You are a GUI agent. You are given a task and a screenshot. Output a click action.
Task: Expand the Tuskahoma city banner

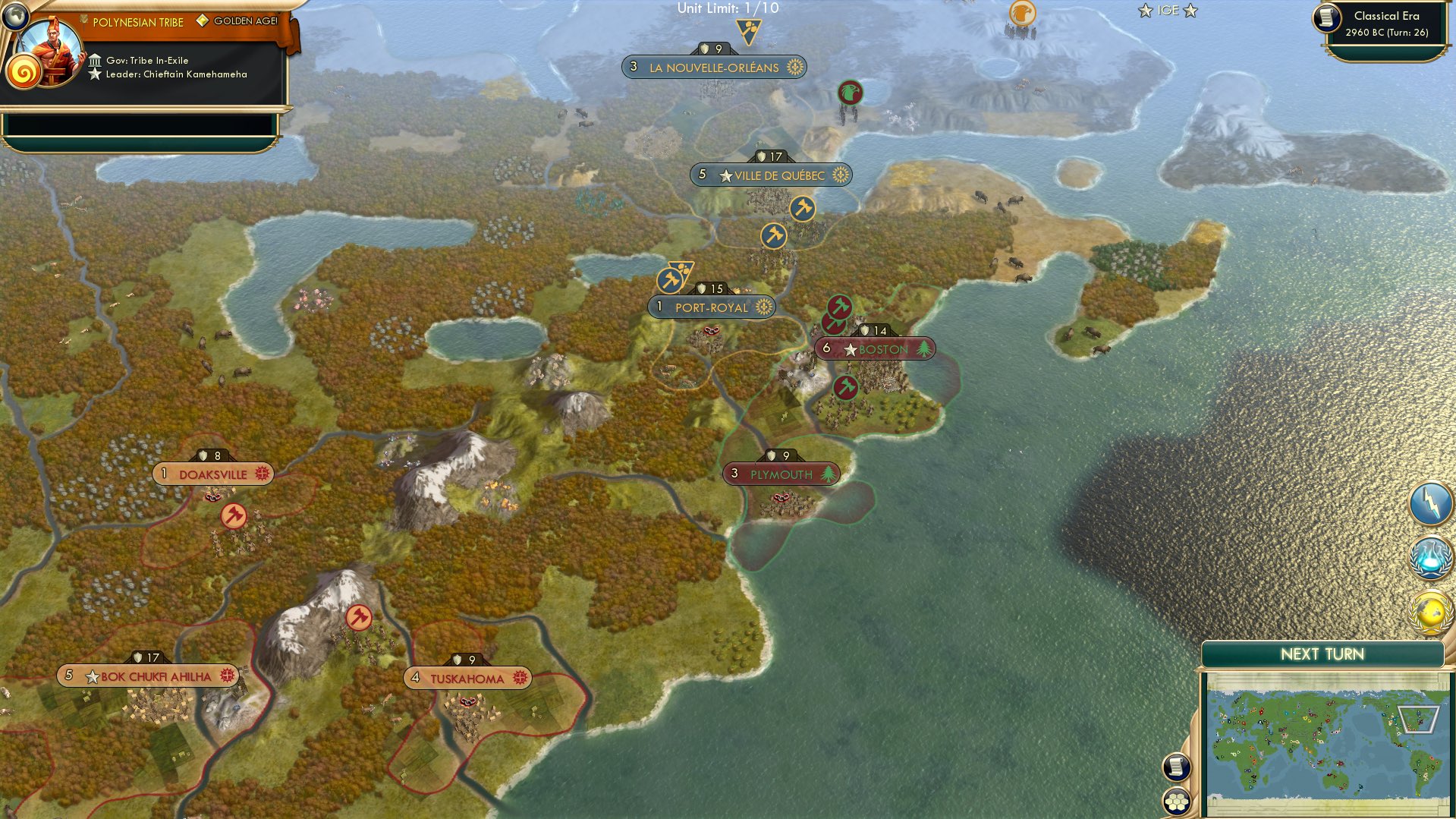pyautogui.click(x=469, y=676)
